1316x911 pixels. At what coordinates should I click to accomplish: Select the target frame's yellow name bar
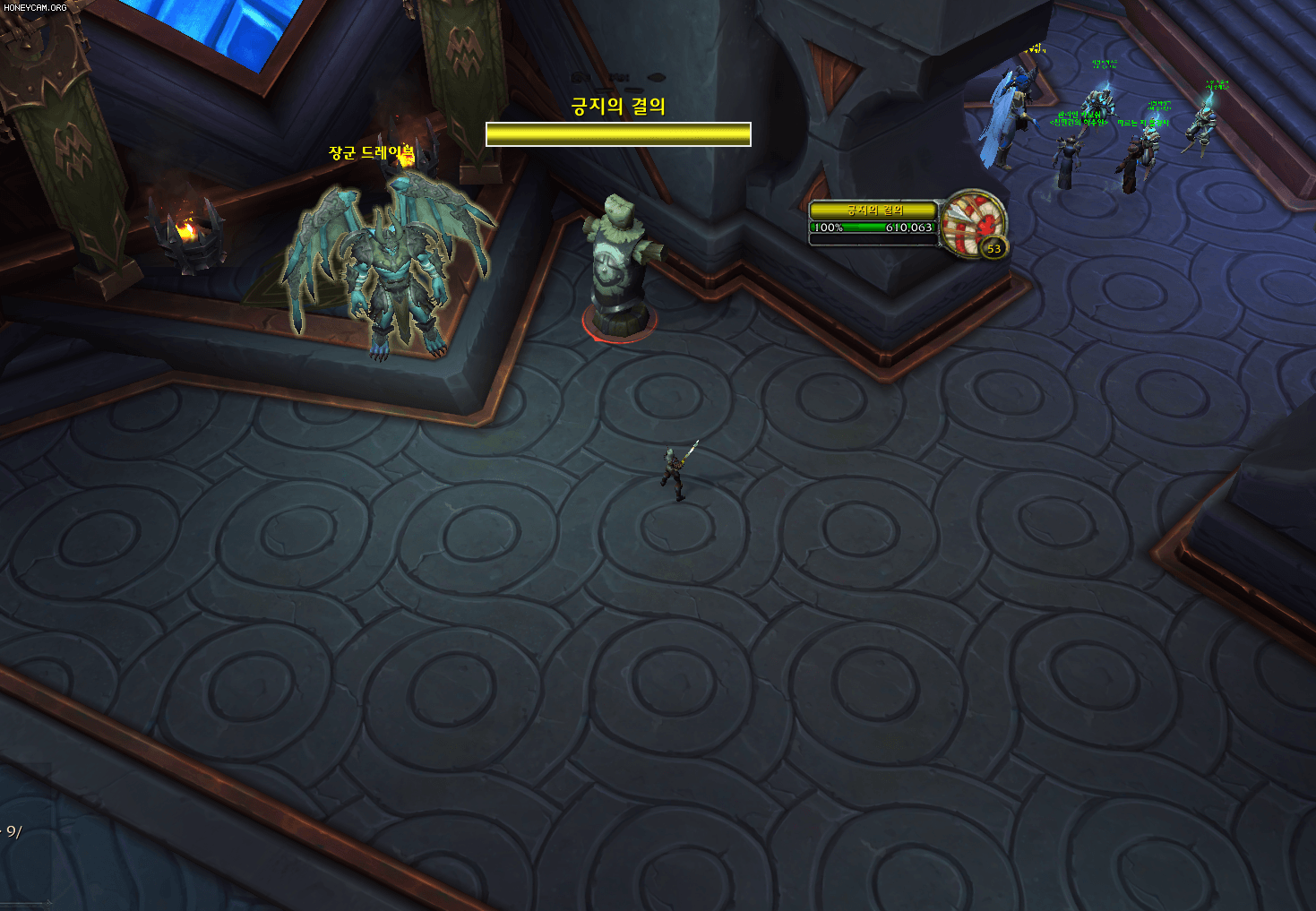(x=873, y=211)
